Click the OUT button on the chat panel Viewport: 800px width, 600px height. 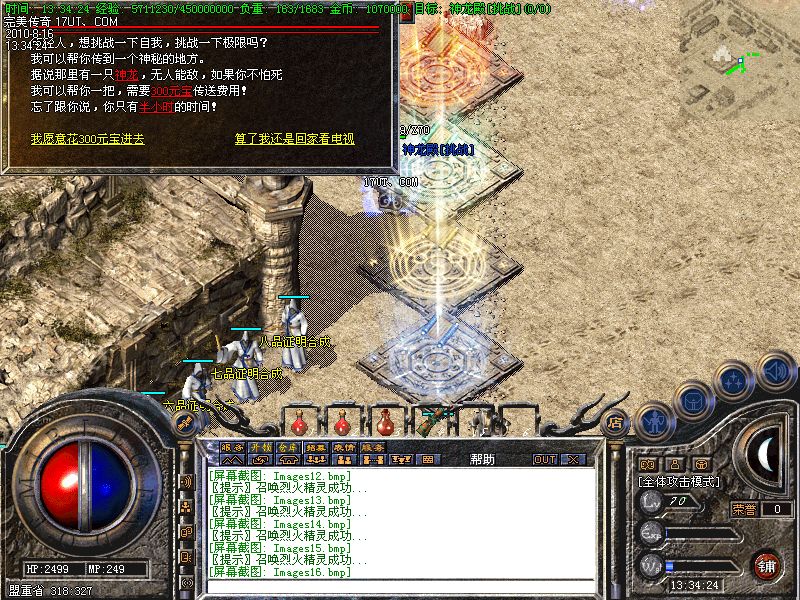click(545, 459)
